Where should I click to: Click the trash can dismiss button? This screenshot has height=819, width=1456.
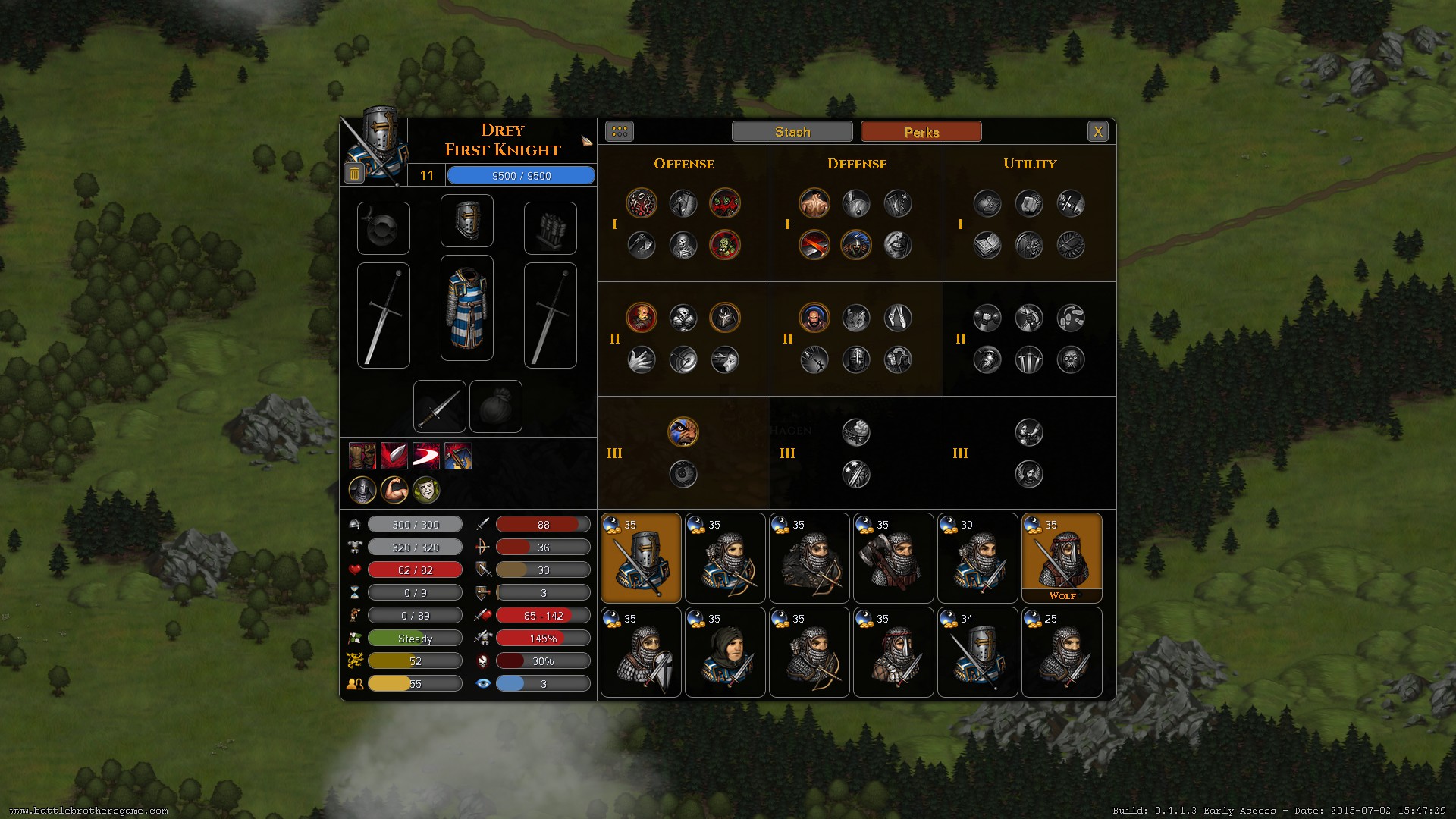354,174
